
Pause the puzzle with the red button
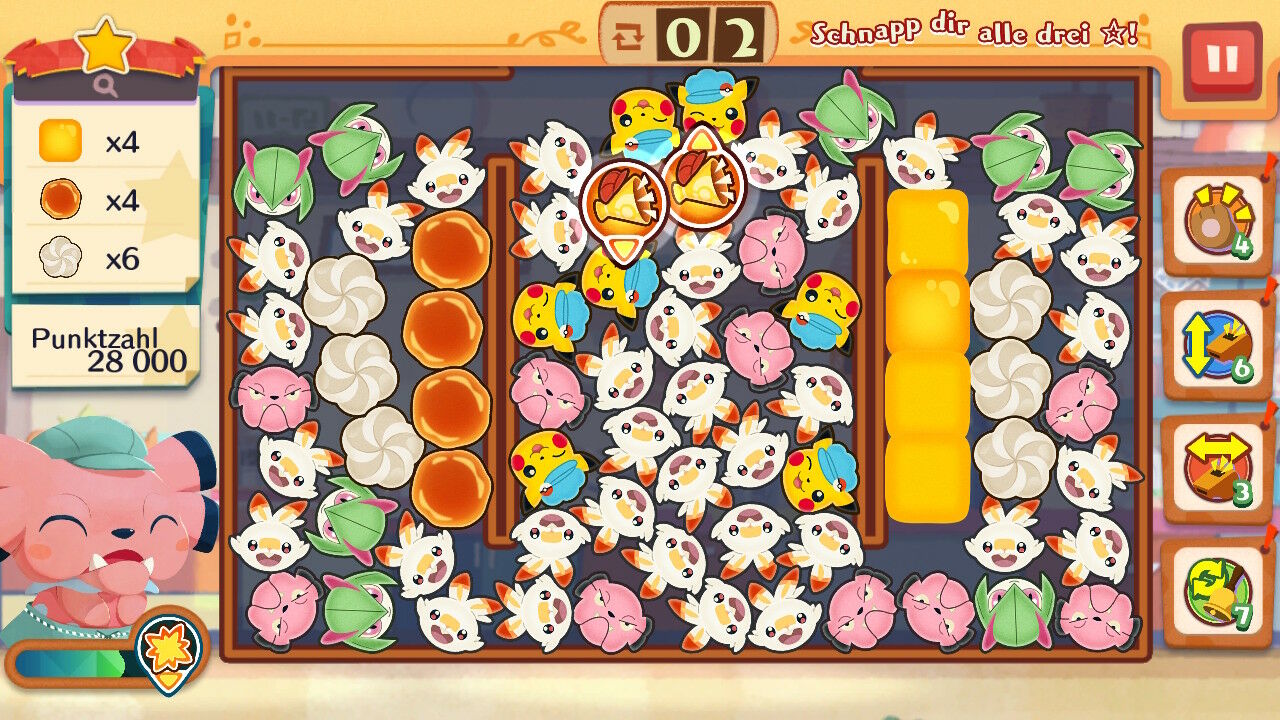pos(1221,60)
